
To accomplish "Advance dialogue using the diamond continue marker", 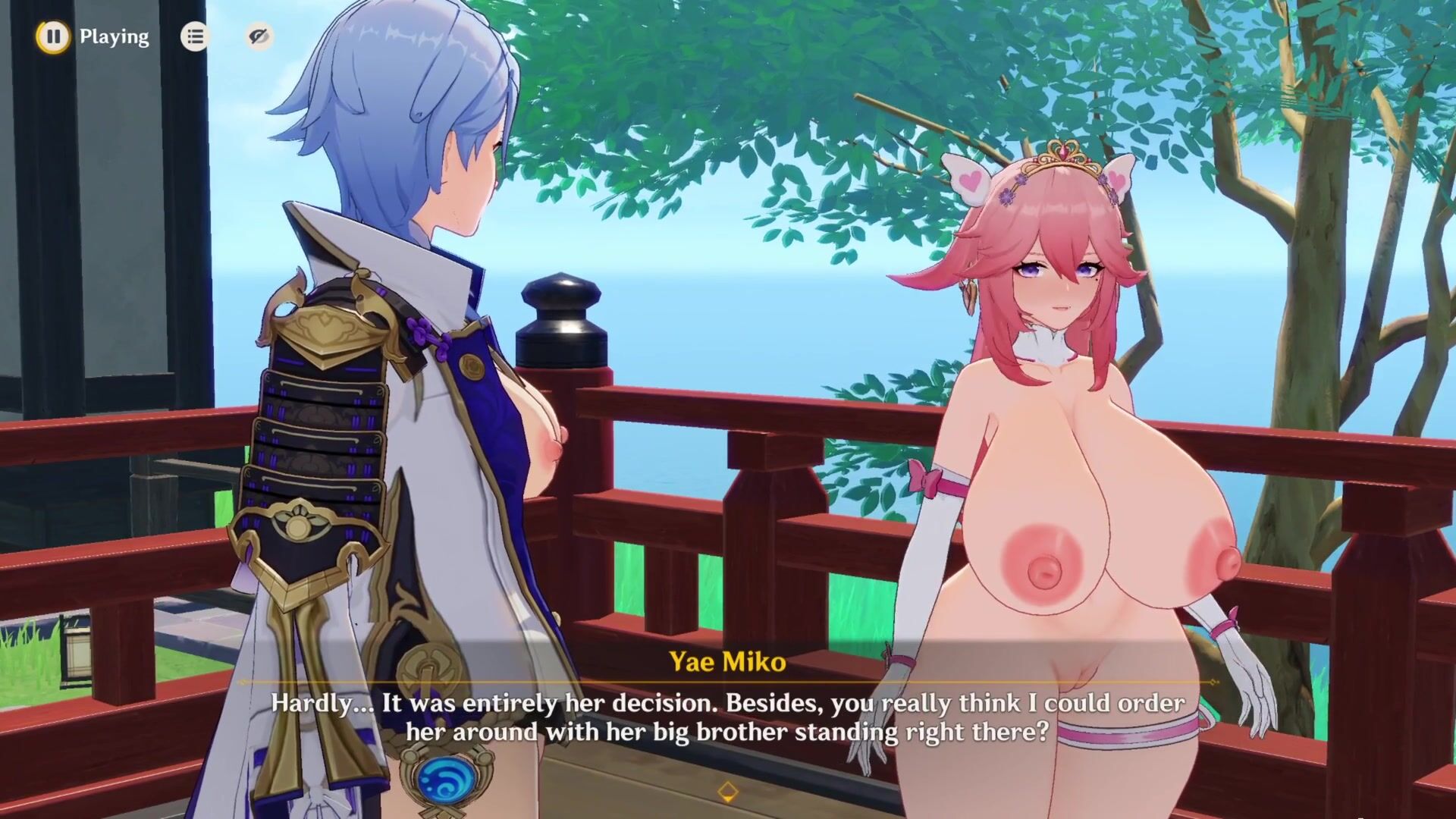I will [727, 792].
